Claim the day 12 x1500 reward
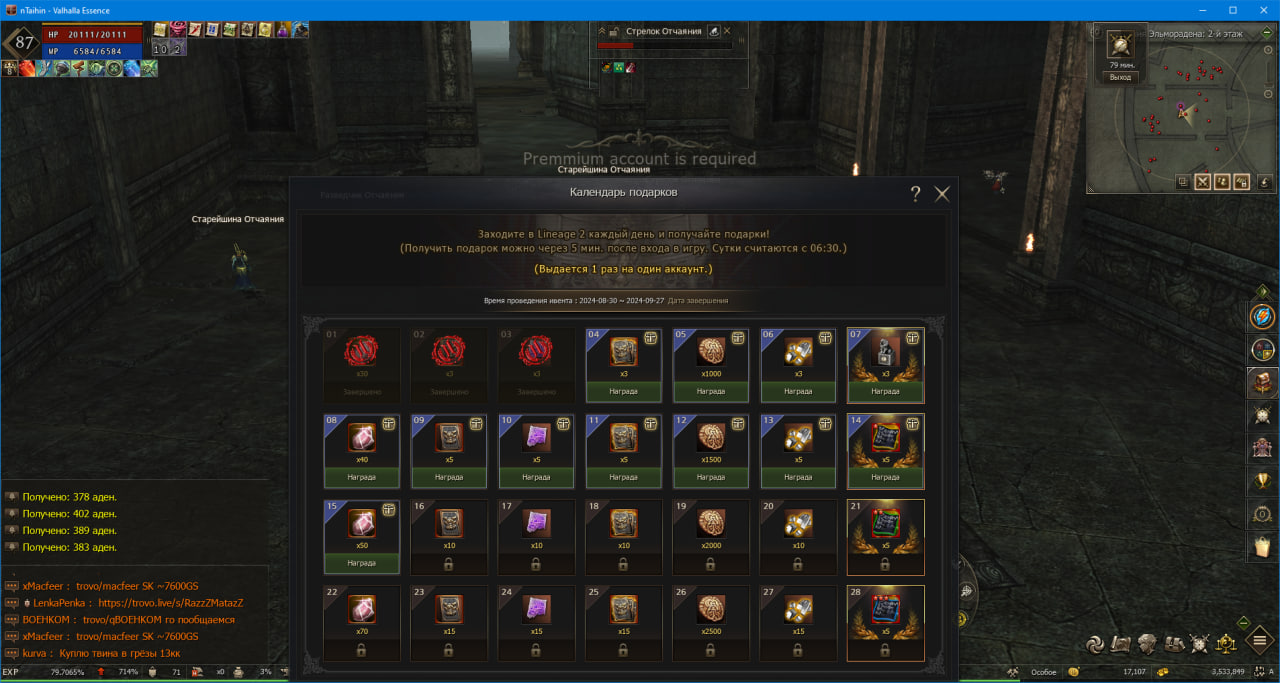Screen dimensions: 1280x683 point(711,477)
